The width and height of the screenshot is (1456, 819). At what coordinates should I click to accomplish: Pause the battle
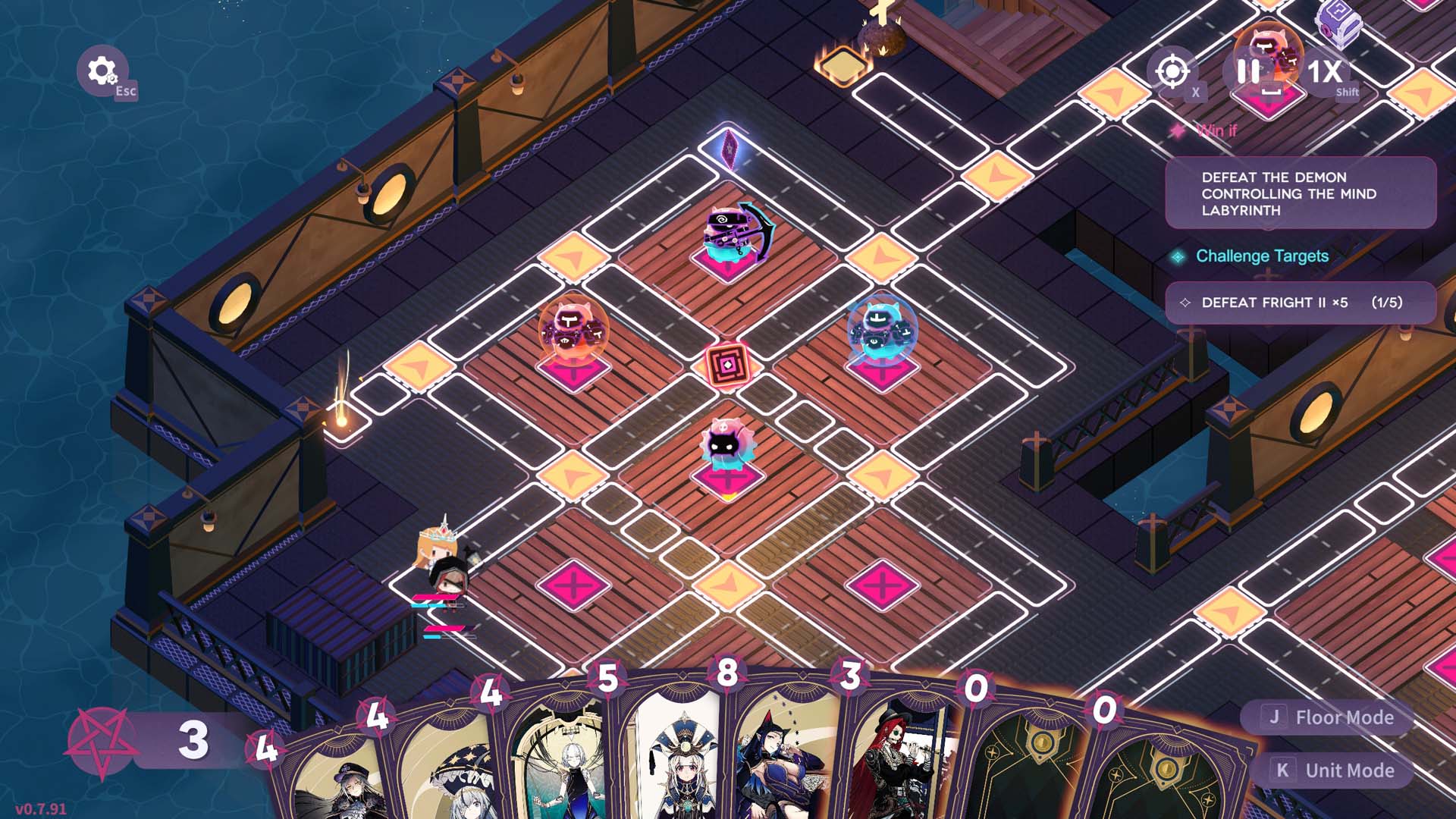tap(1247, 72)
